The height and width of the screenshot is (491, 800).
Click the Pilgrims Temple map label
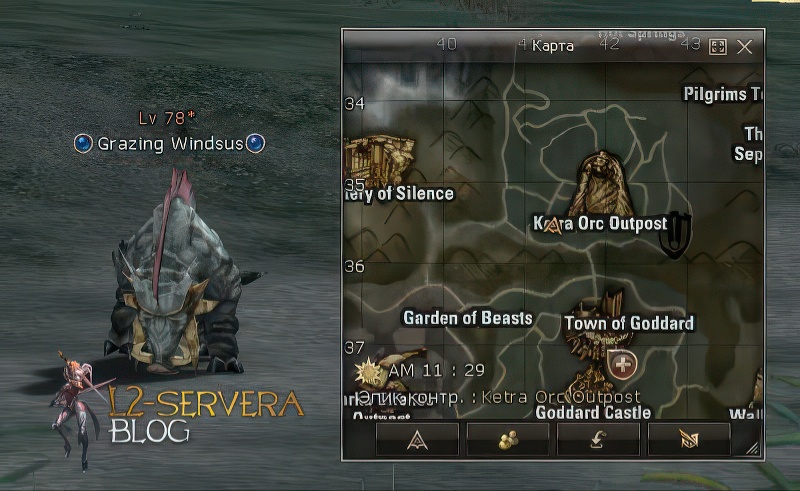click(x=723, y=94)
